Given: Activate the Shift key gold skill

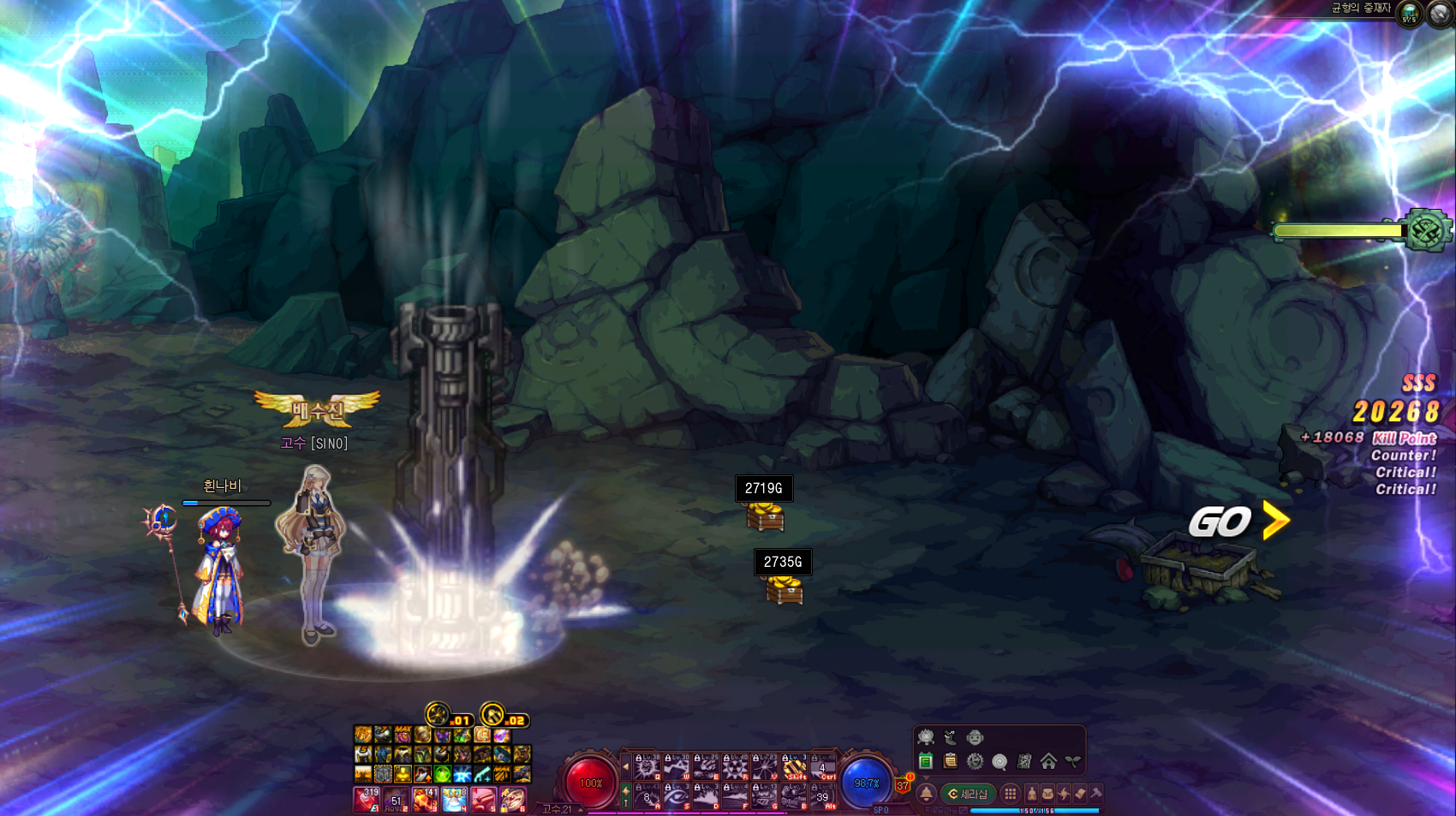Looking at the screenshot, I should (794, 766).
